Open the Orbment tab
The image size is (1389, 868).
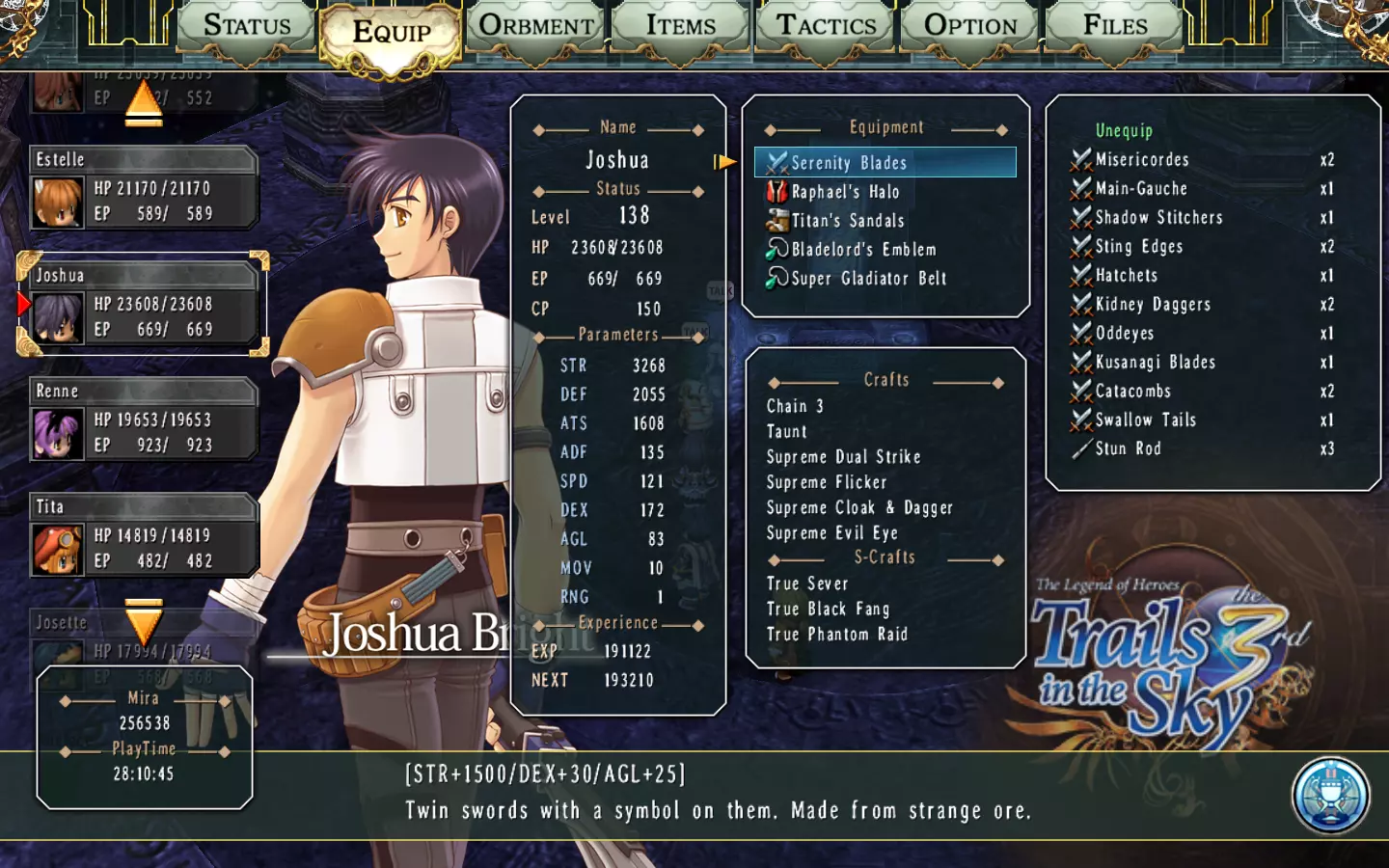pyautogui.click(x=536, y=27)
